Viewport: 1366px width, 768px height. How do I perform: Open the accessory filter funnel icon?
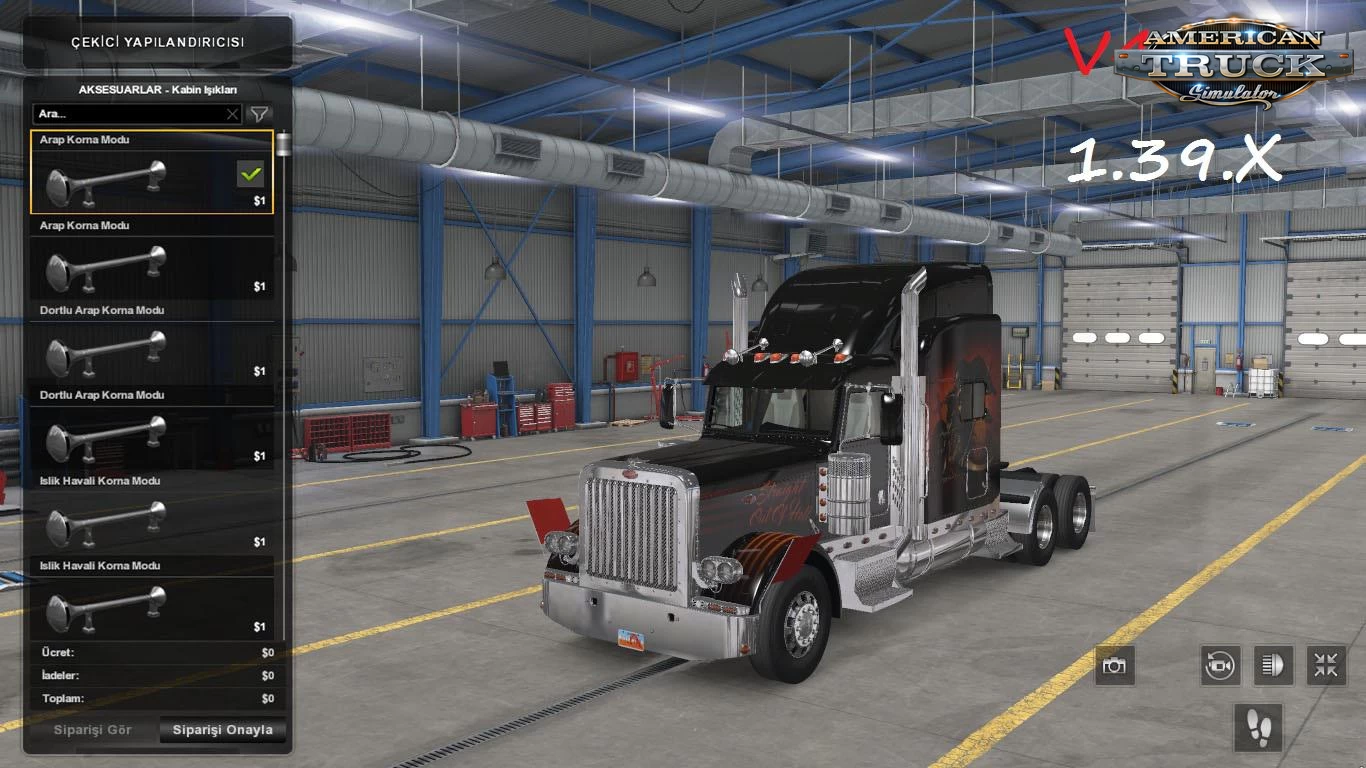258,114
